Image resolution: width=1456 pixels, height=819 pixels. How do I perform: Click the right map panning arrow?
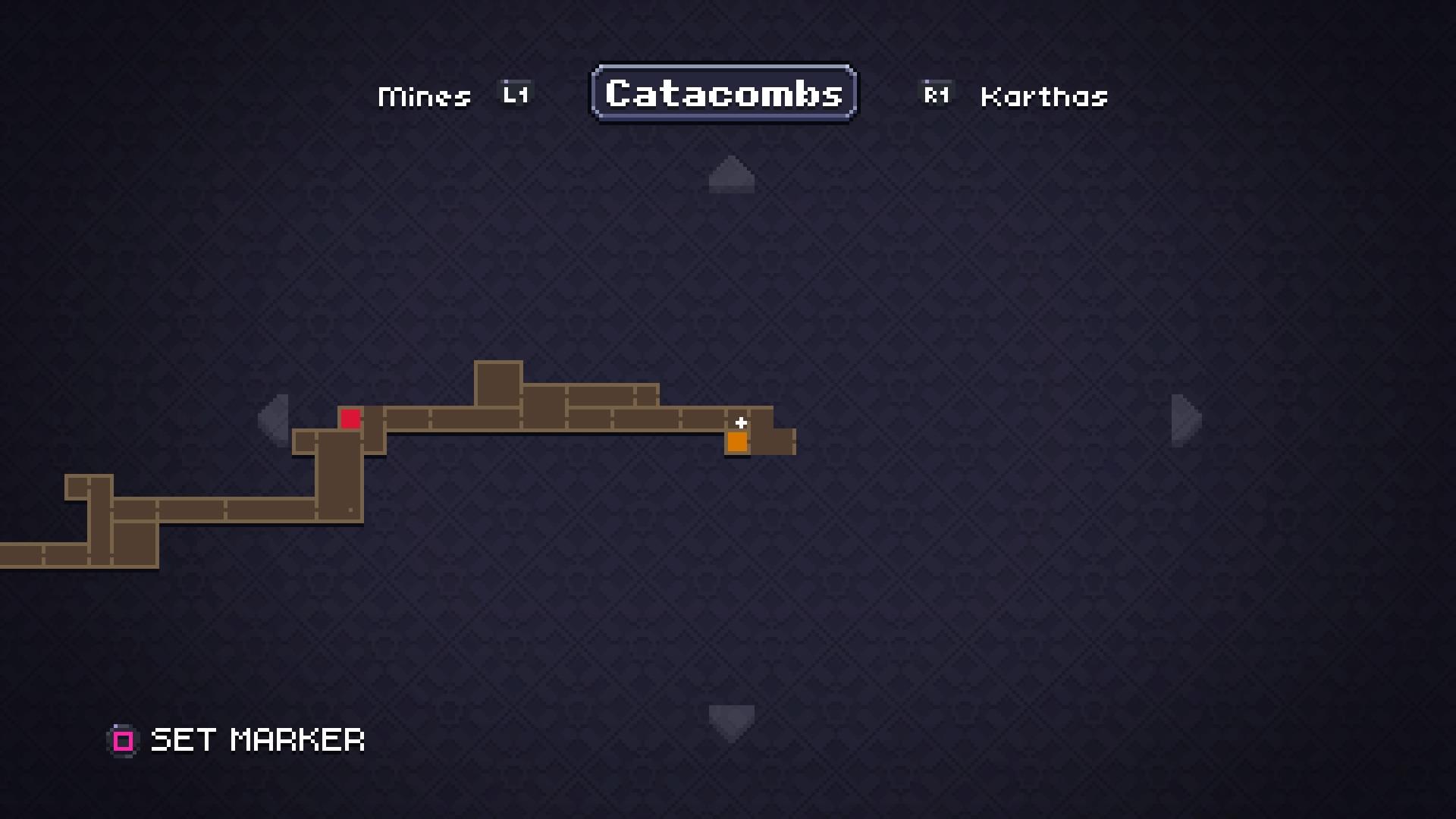point(1183,421)
